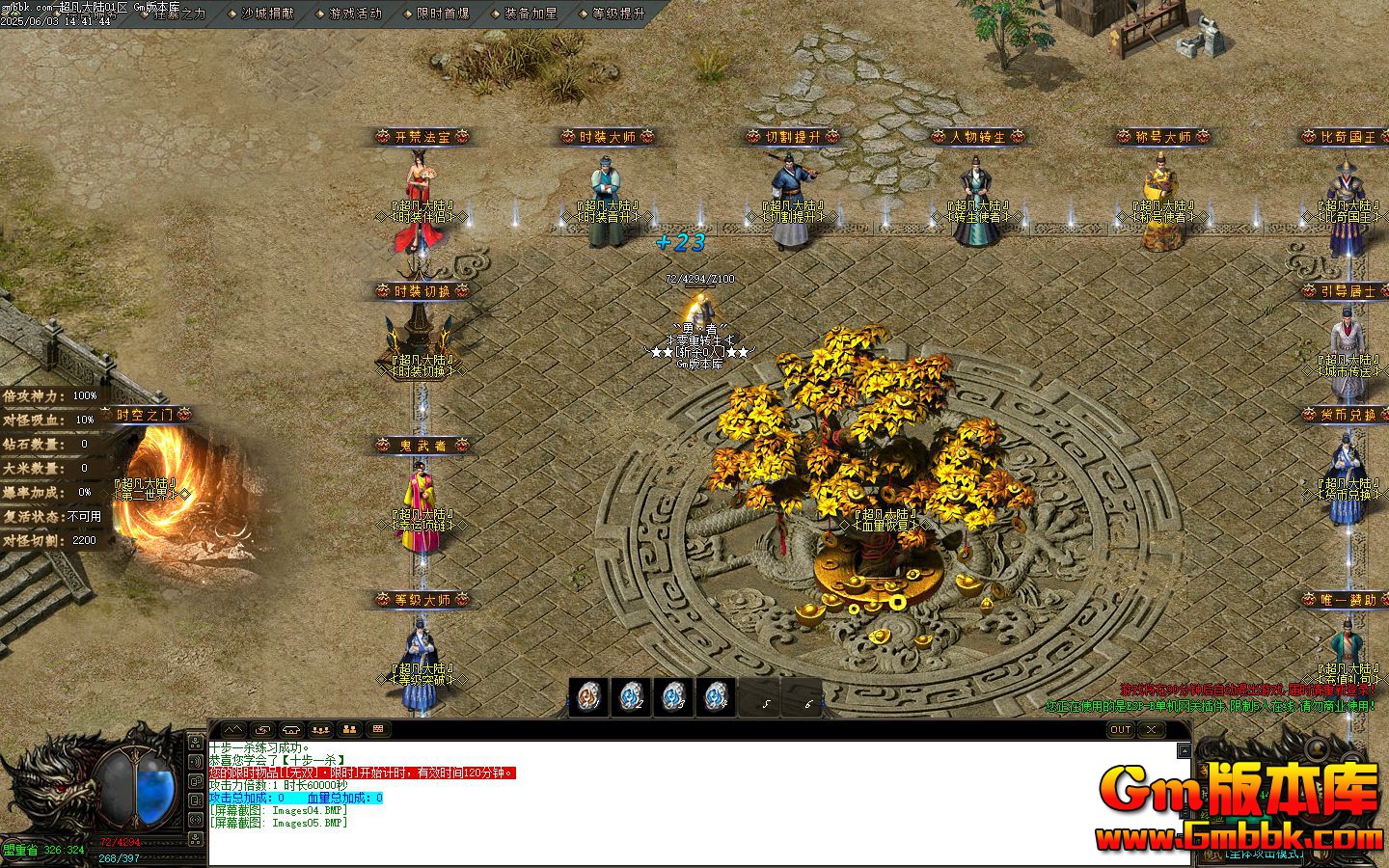Image resolution: width=1389 pixels, height=868 pixels.
Task: Open the 沙城捐献 dropdown in the top bar
Action: [x=266, y=14]
